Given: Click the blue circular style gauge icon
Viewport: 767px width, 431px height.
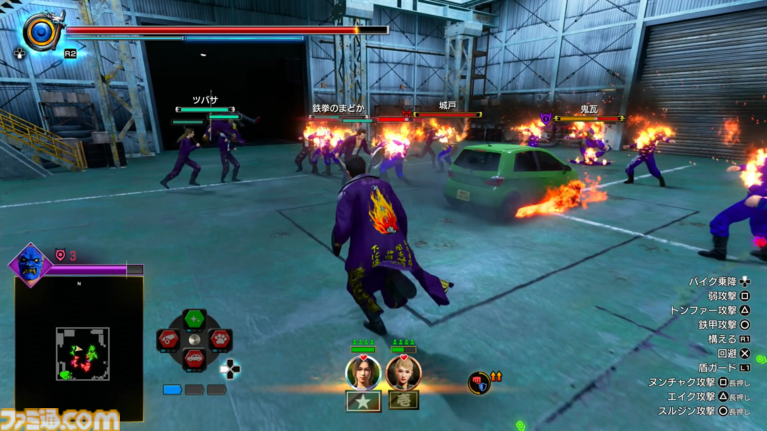Looking at the screenshot, I should coord(41,31).
